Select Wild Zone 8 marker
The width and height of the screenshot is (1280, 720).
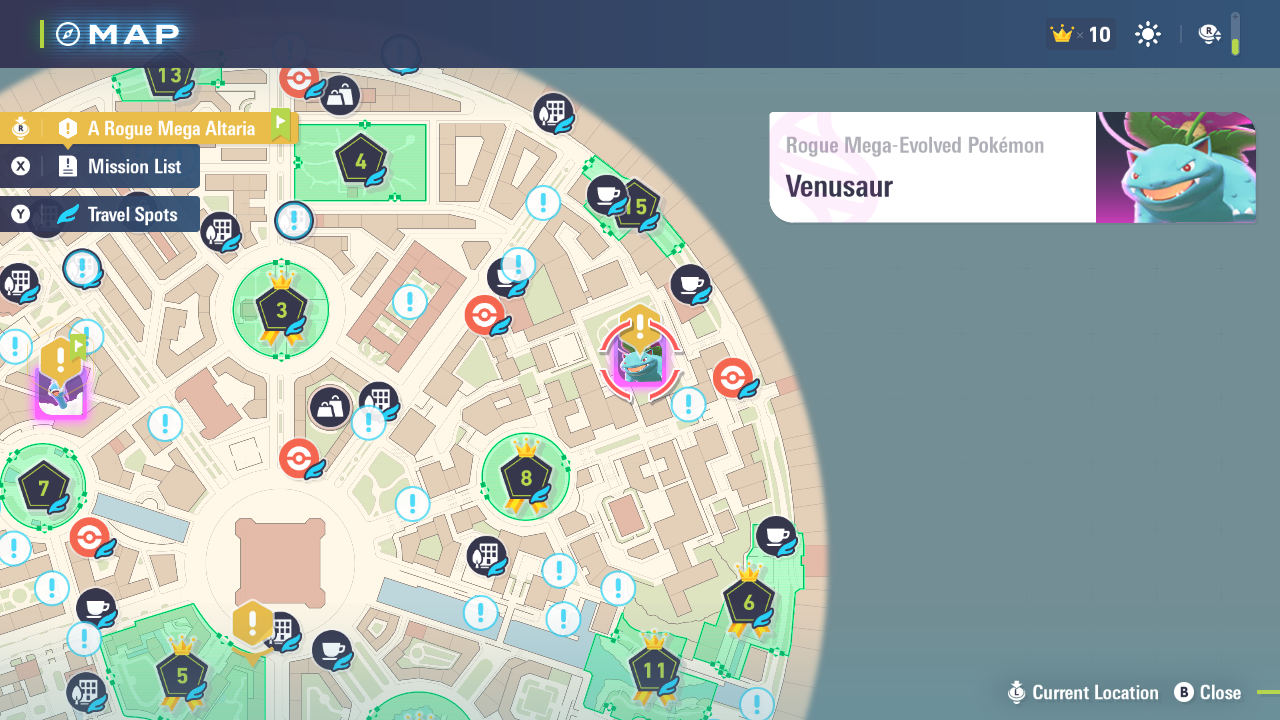tap(526, 478)
